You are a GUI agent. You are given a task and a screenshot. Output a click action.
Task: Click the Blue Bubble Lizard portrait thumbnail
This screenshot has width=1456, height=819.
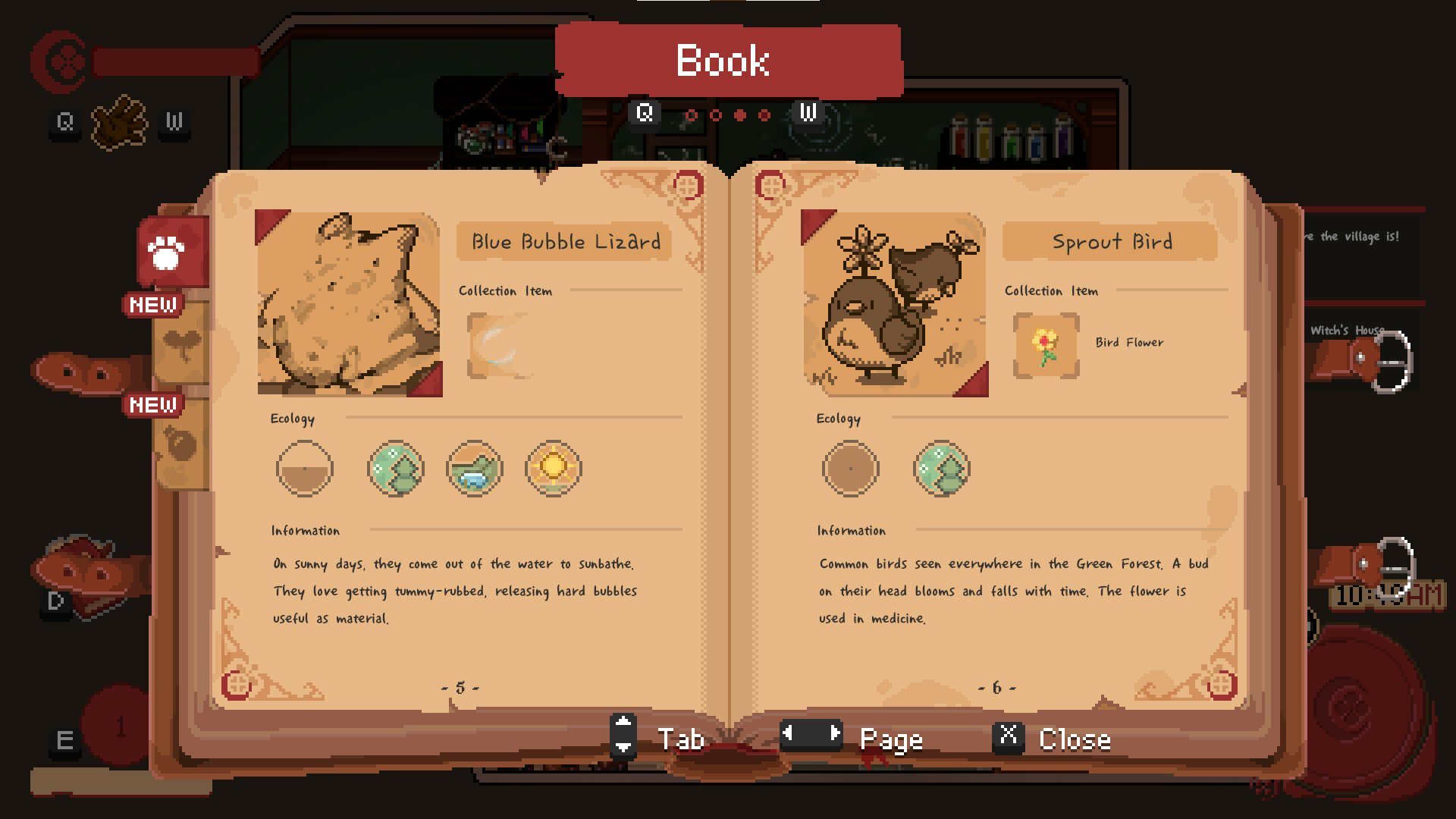[x=348, y=304]
